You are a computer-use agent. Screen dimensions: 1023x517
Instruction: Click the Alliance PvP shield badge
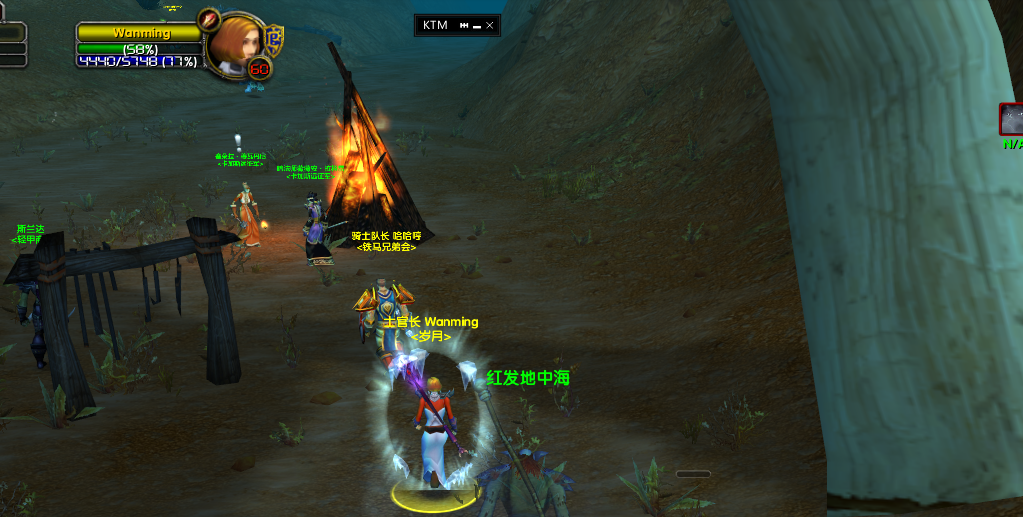[274, 42]
